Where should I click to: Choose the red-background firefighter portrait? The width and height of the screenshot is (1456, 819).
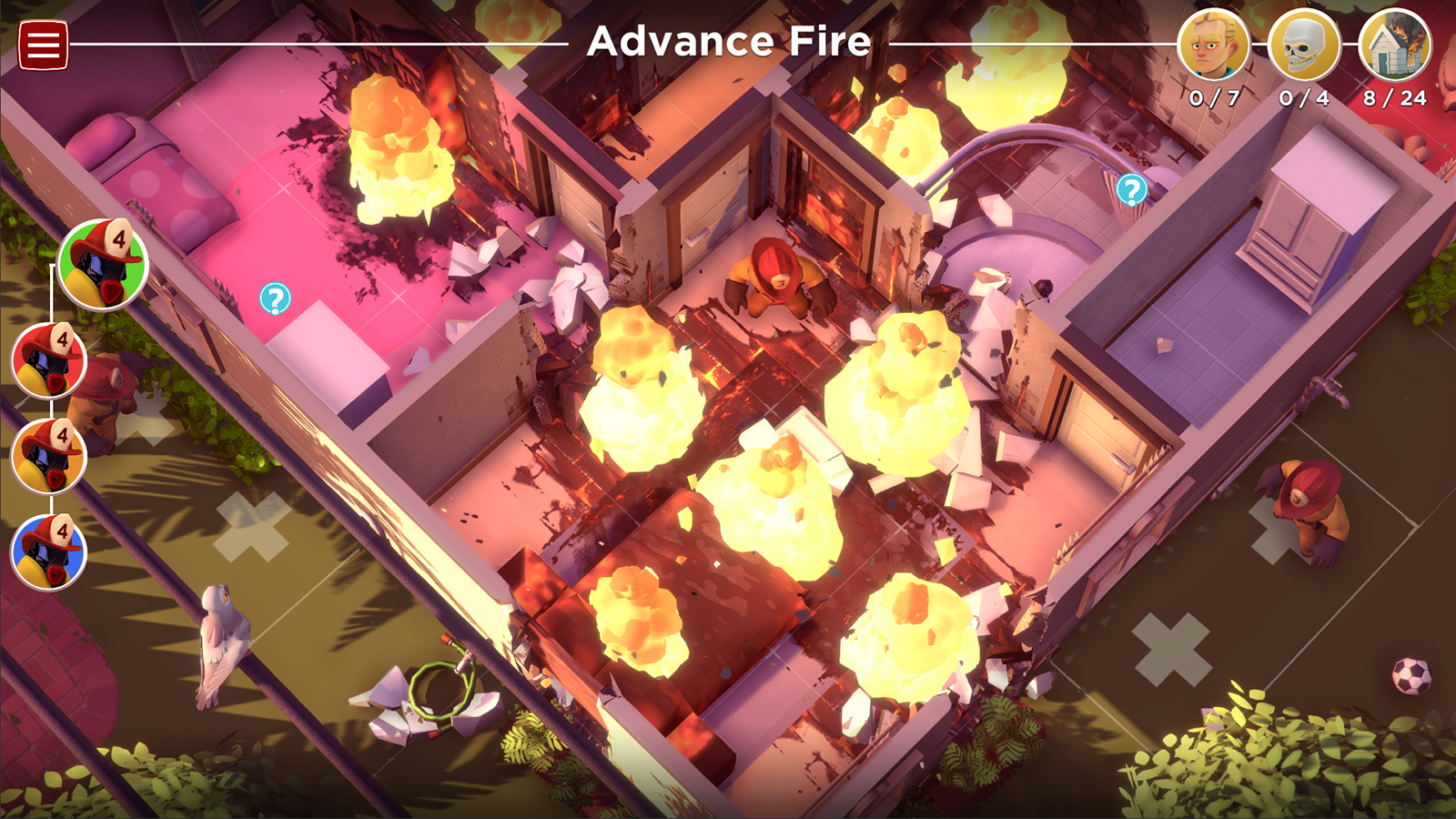[48, 360]
